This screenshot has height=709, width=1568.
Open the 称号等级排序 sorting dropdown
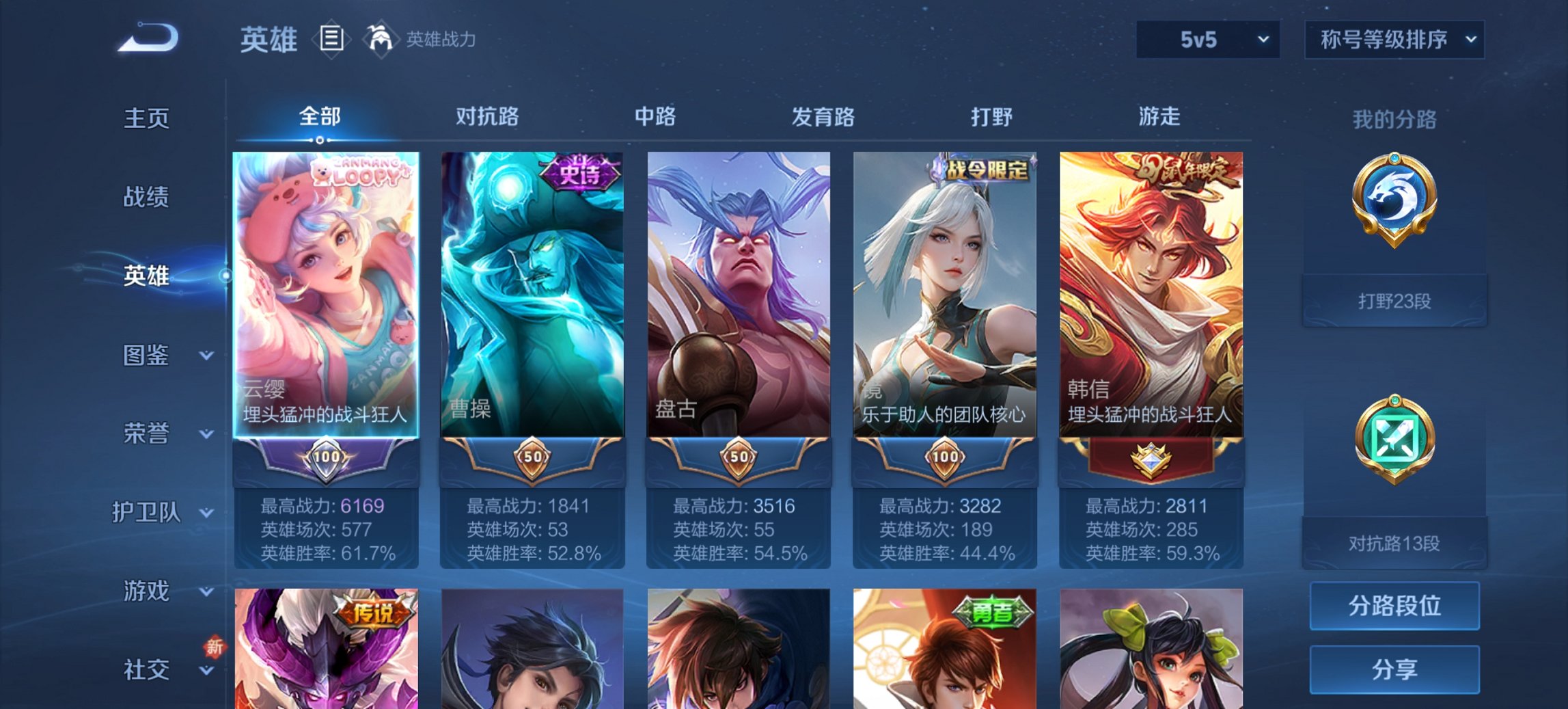1394,40
